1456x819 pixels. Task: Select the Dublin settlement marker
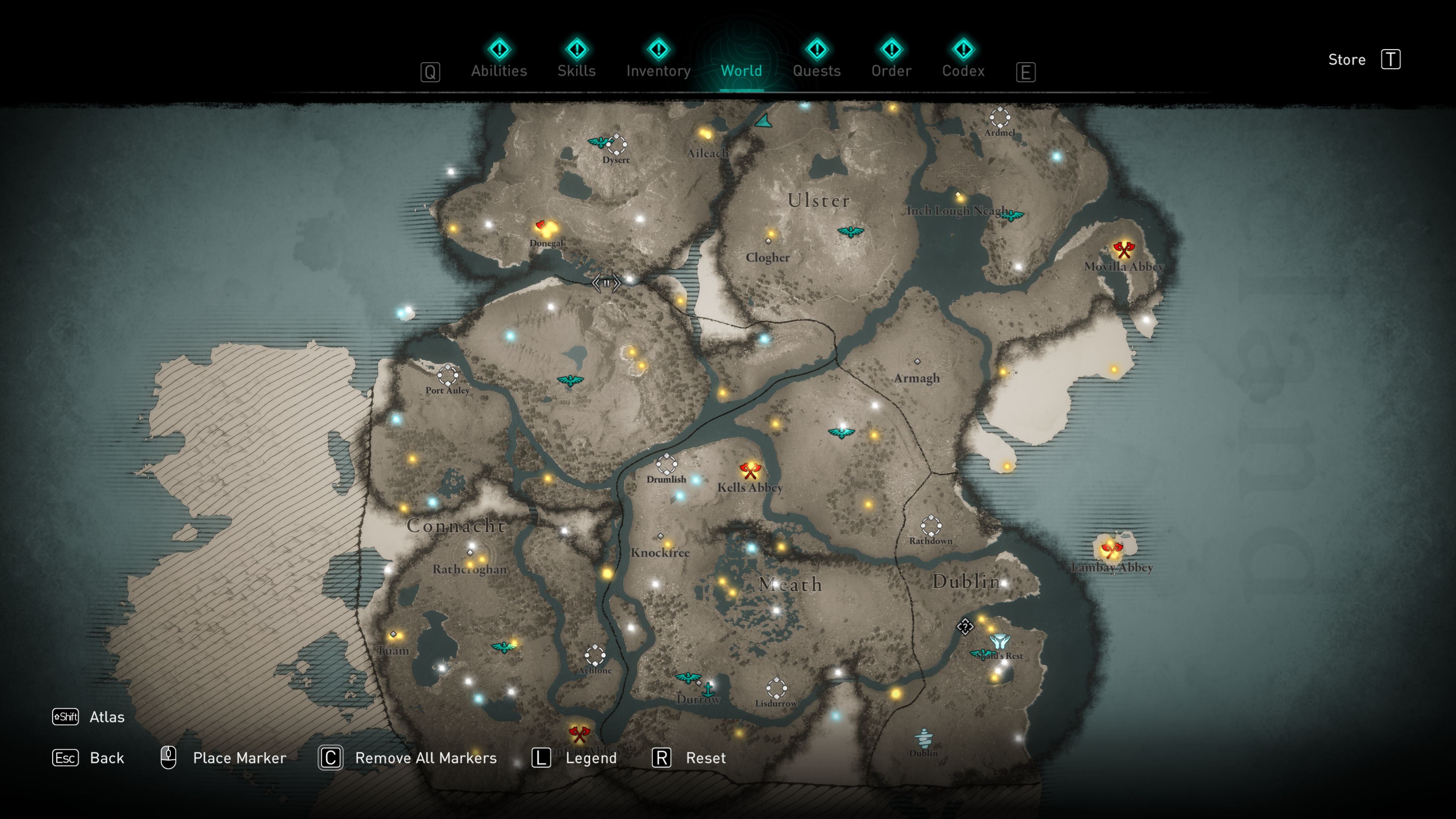click(923, 737)
